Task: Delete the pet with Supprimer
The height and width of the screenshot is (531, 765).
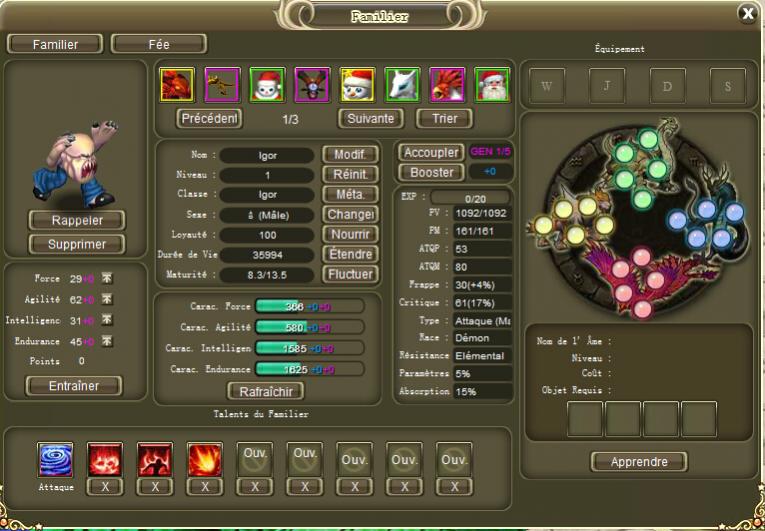Action: pyautogui.click(x=77, y=244)
